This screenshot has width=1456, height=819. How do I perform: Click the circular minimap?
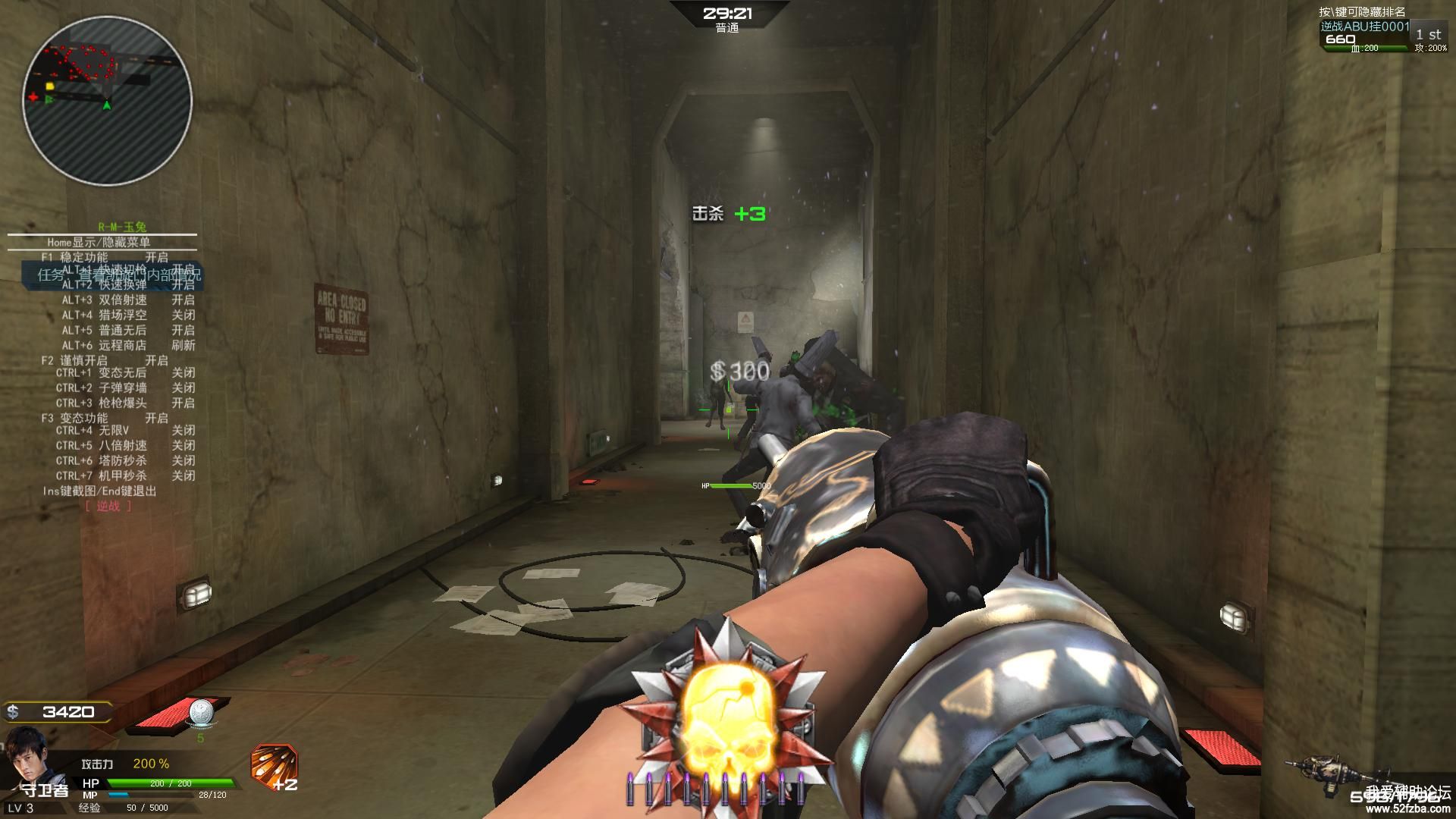coord(107,100)
